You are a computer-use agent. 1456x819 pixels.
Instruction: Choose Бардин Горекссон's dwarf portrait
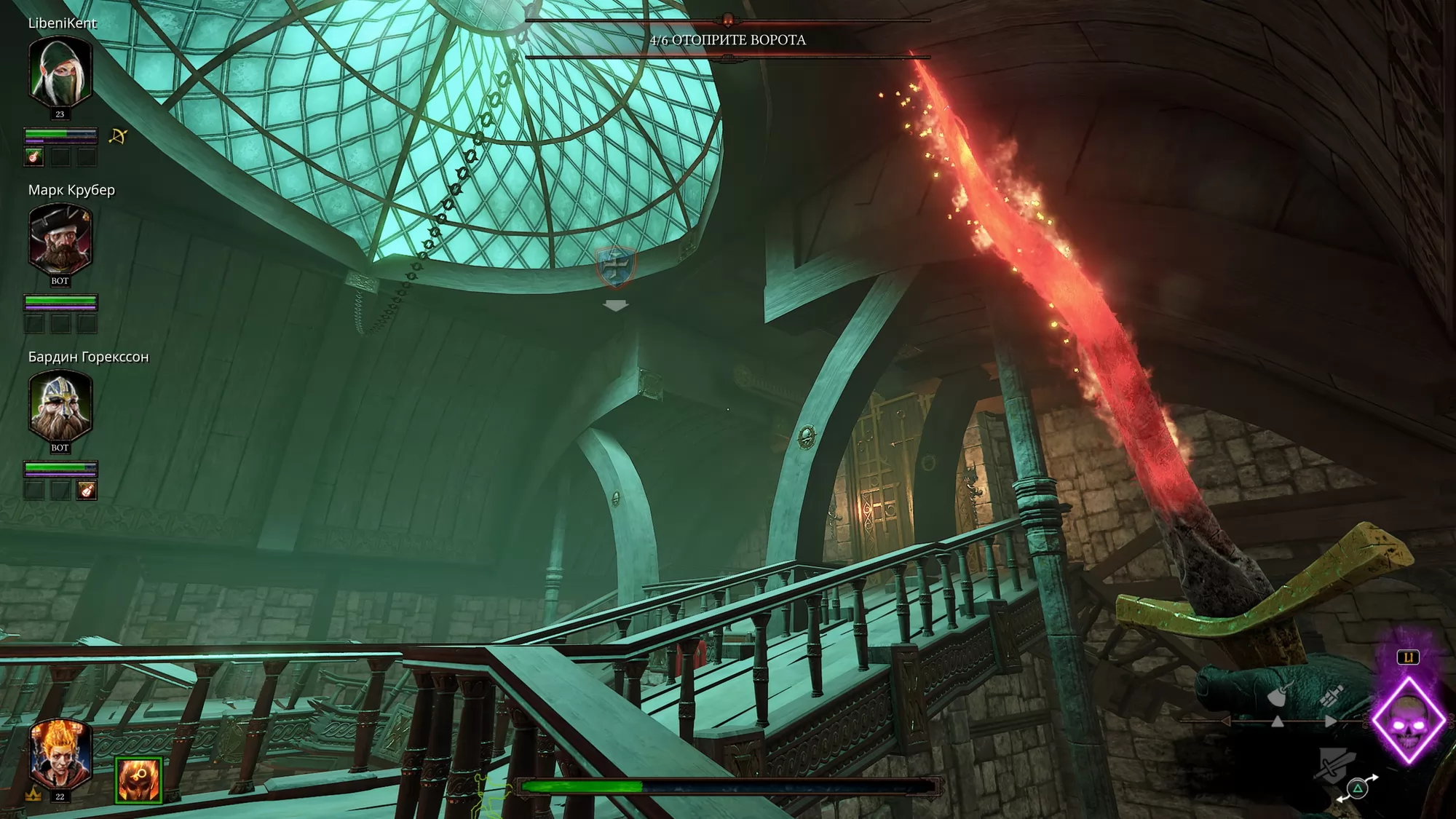click(60, 405)
